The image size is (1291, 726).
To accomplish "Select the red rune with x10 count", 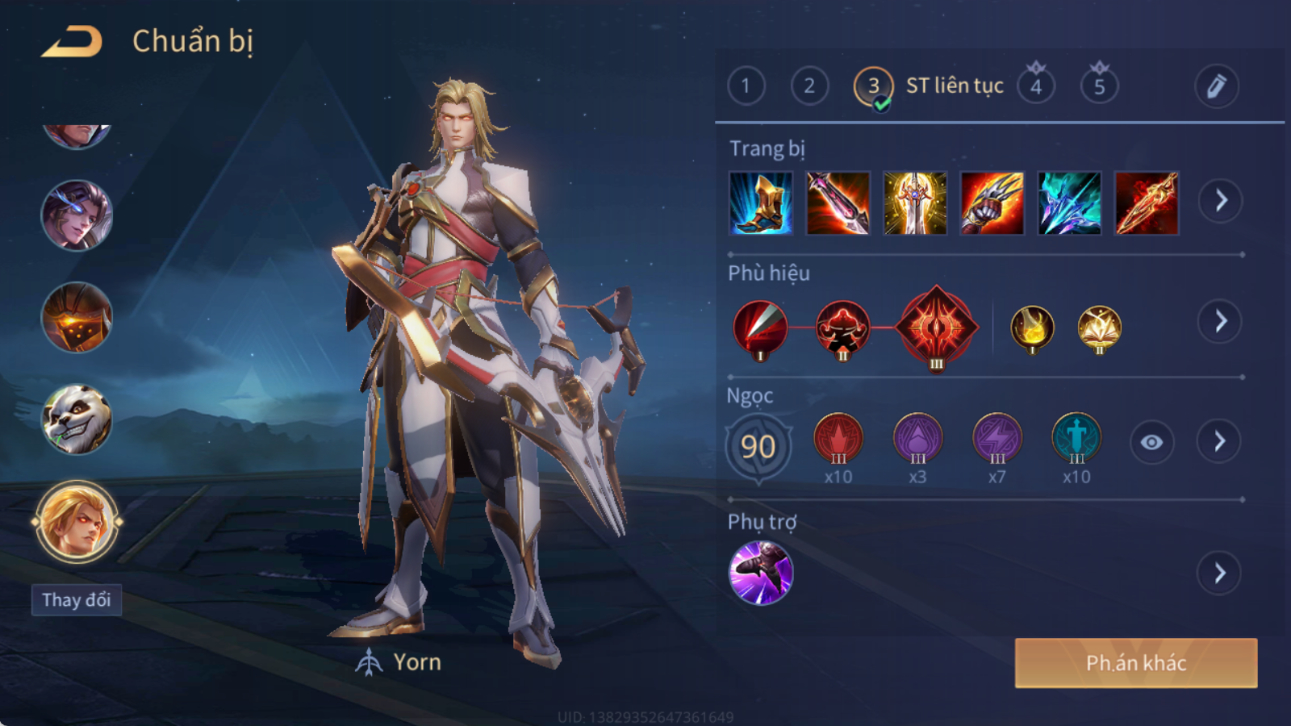I will [x=838, y=438].
